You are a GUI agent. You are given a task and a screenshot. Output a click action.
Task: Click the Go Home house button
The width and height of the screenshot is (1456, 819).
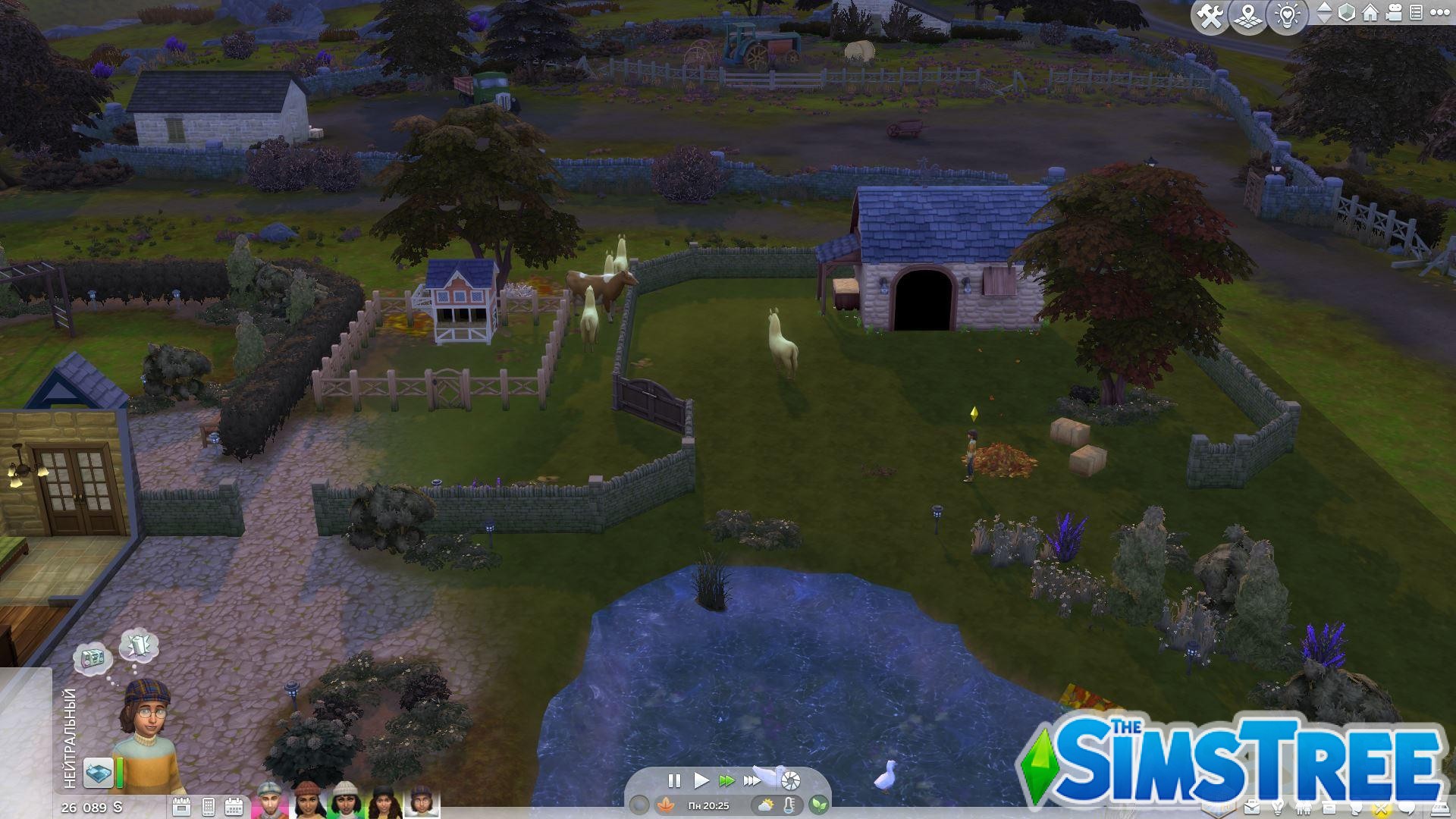[x=1370, y=13]
